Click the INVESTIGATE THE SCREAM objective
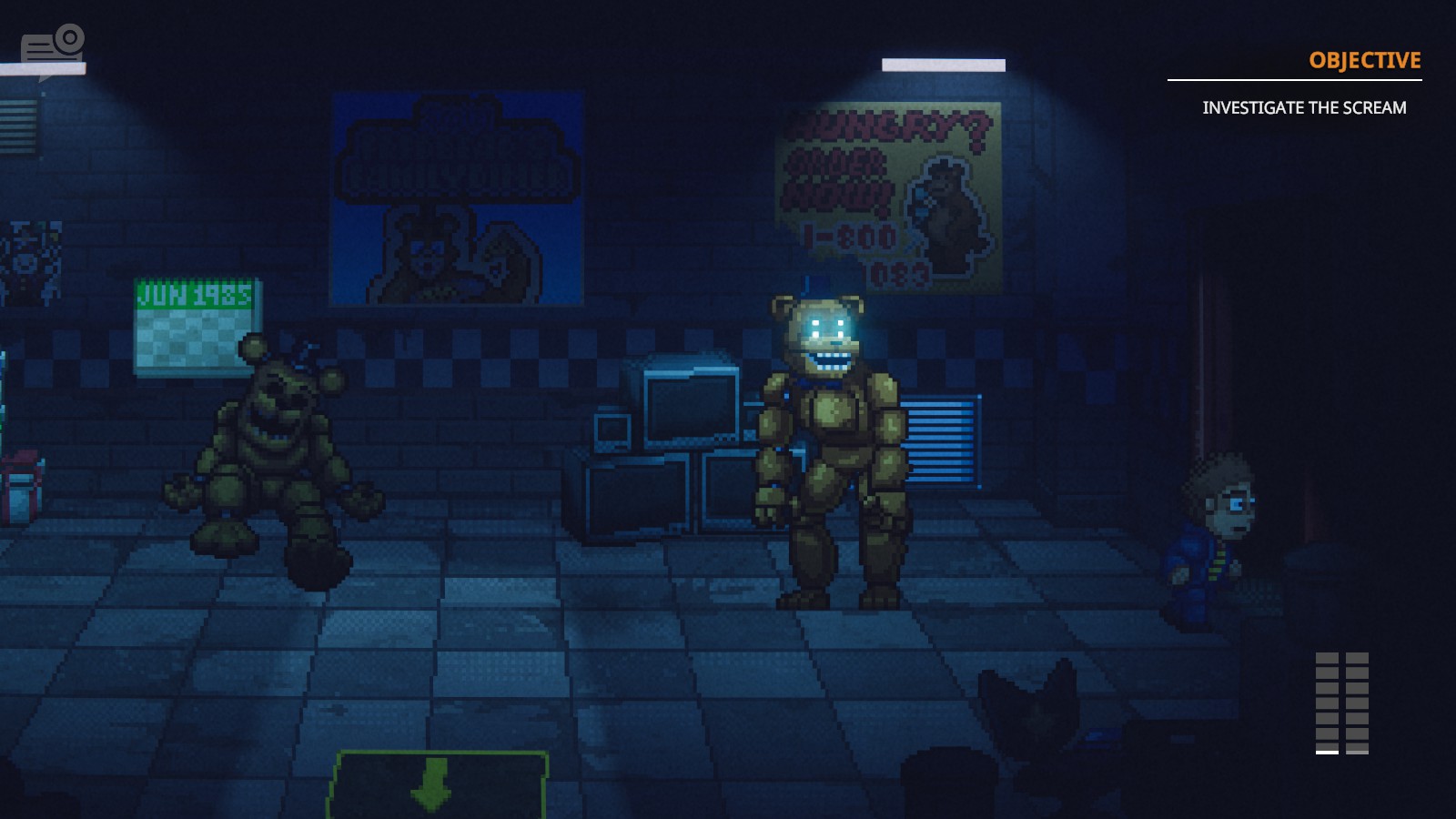The height and width of the screenshot is (819, 1456). coord(1305,106)
